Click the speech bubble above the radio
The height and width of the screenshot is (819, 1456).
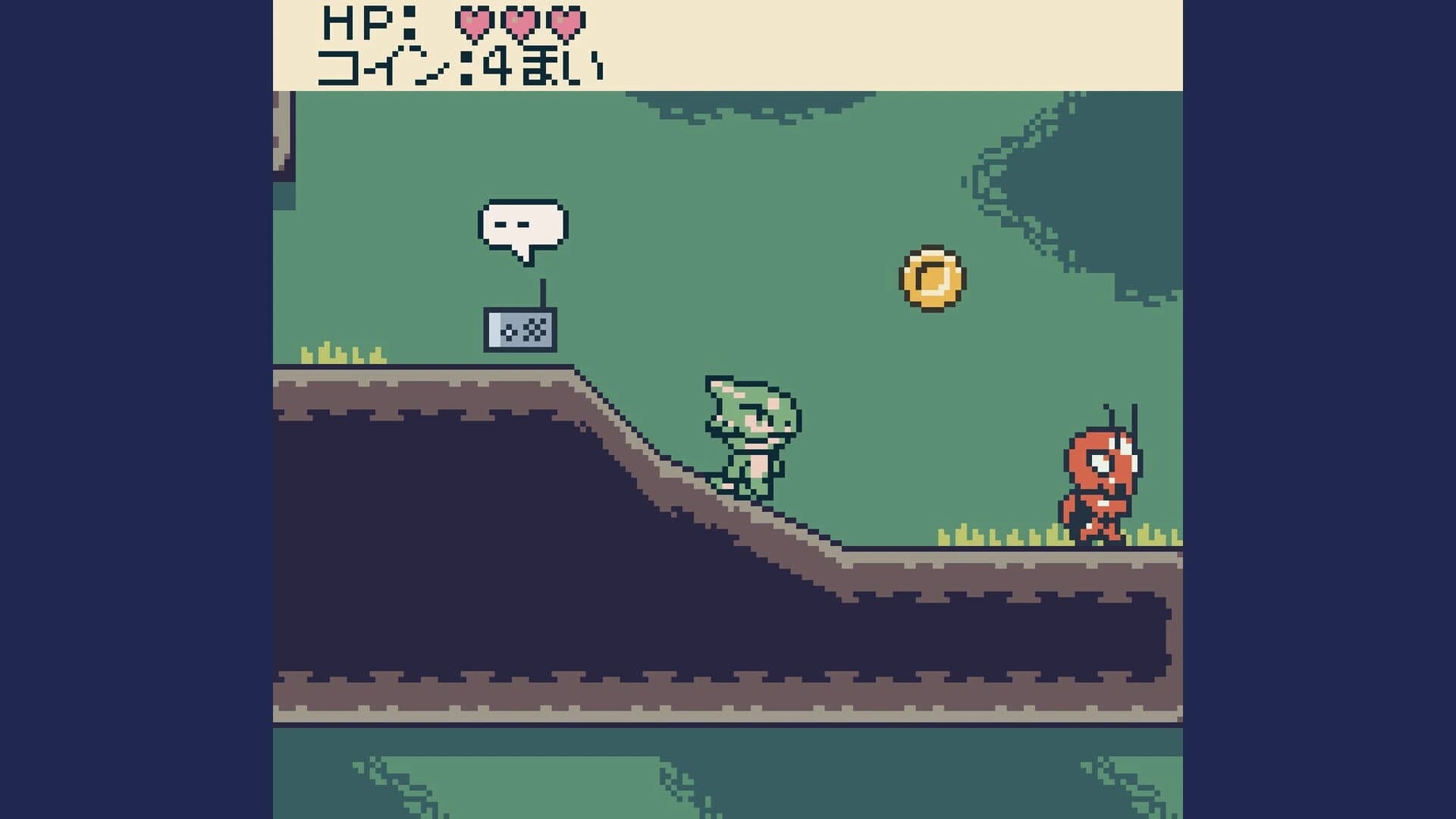click(522, 224)
